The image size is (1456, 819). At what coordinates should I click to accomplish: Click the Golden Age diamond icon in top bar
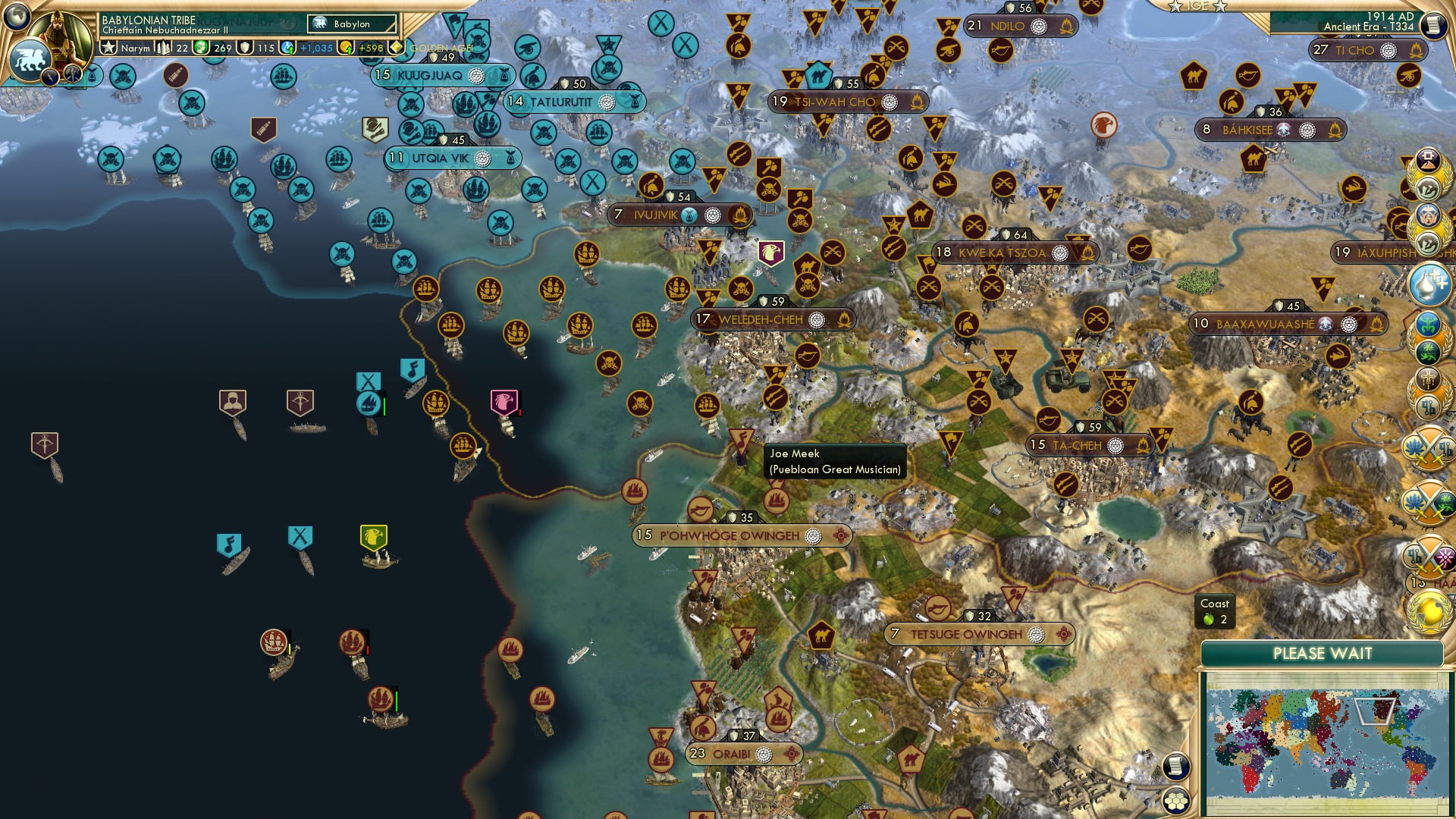pos(395,47)
